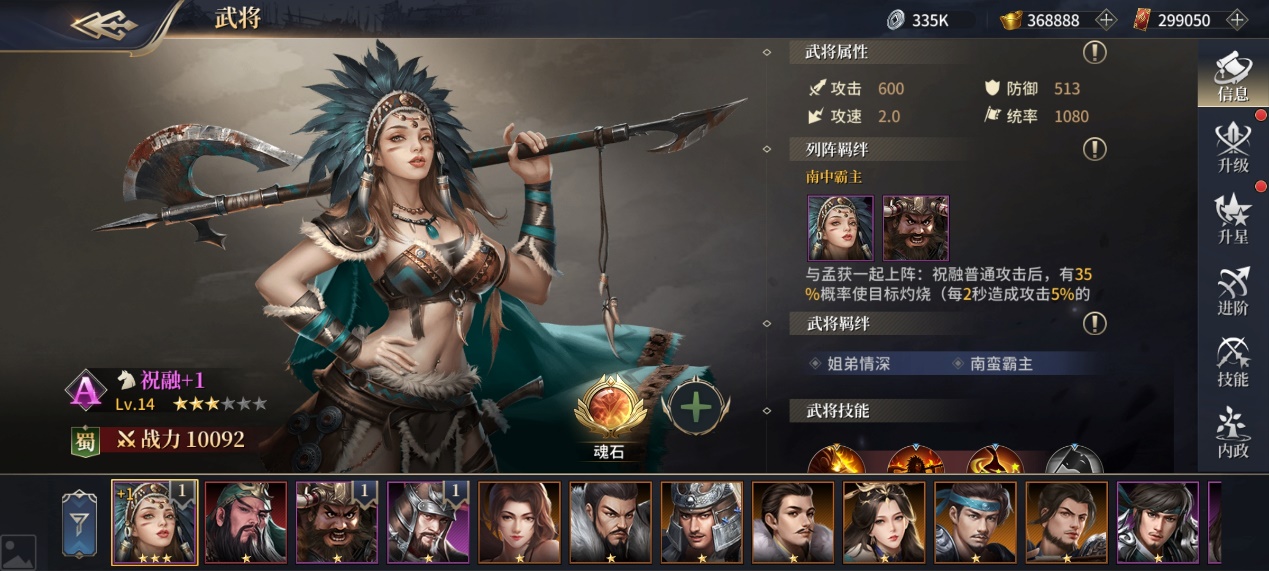
Task: Open the 升星 star-up tab
Action: pos(1232,217)
